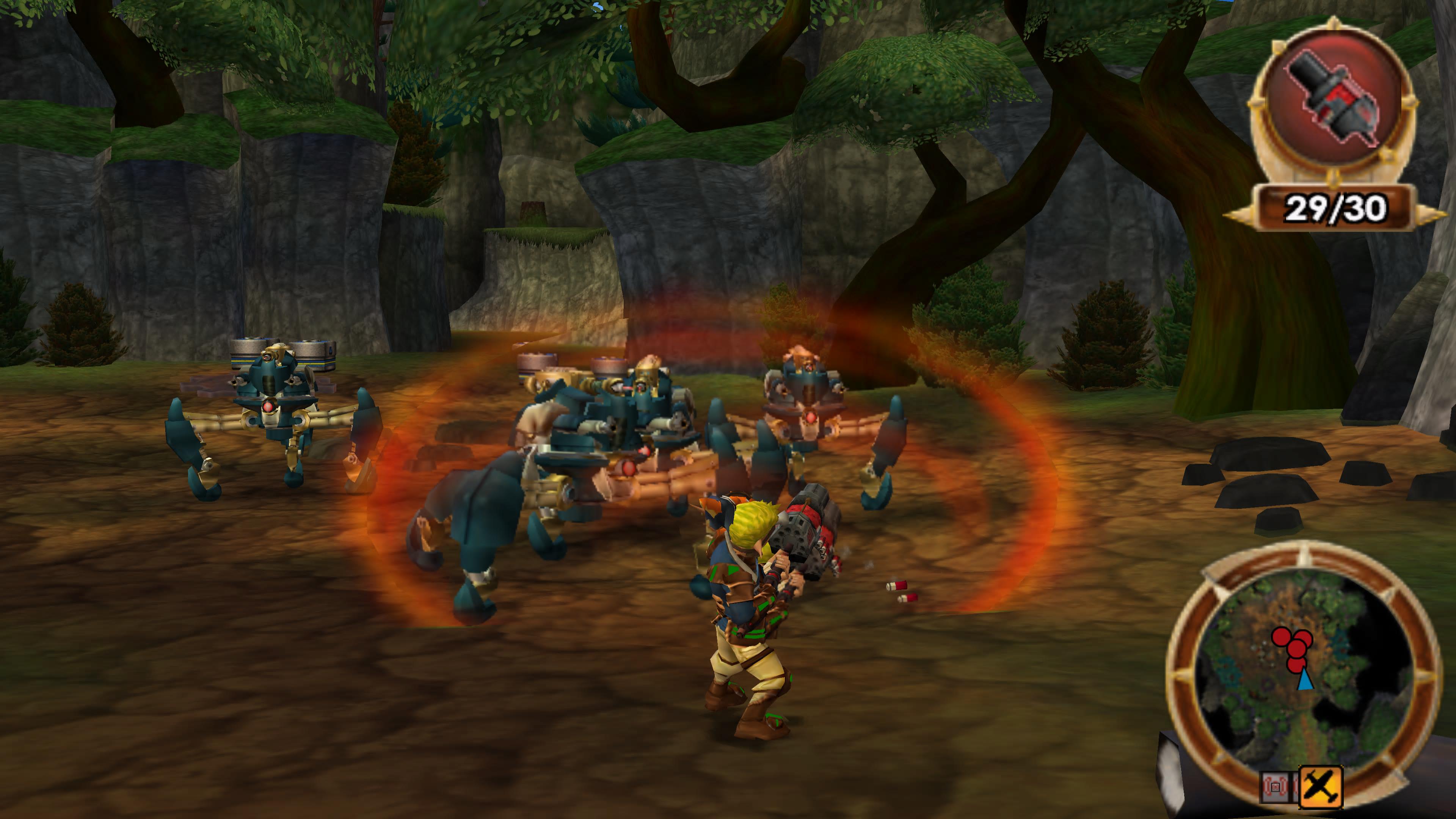
Task: Click the blue player arrow on the minimap
Action: coord(1305,681)
